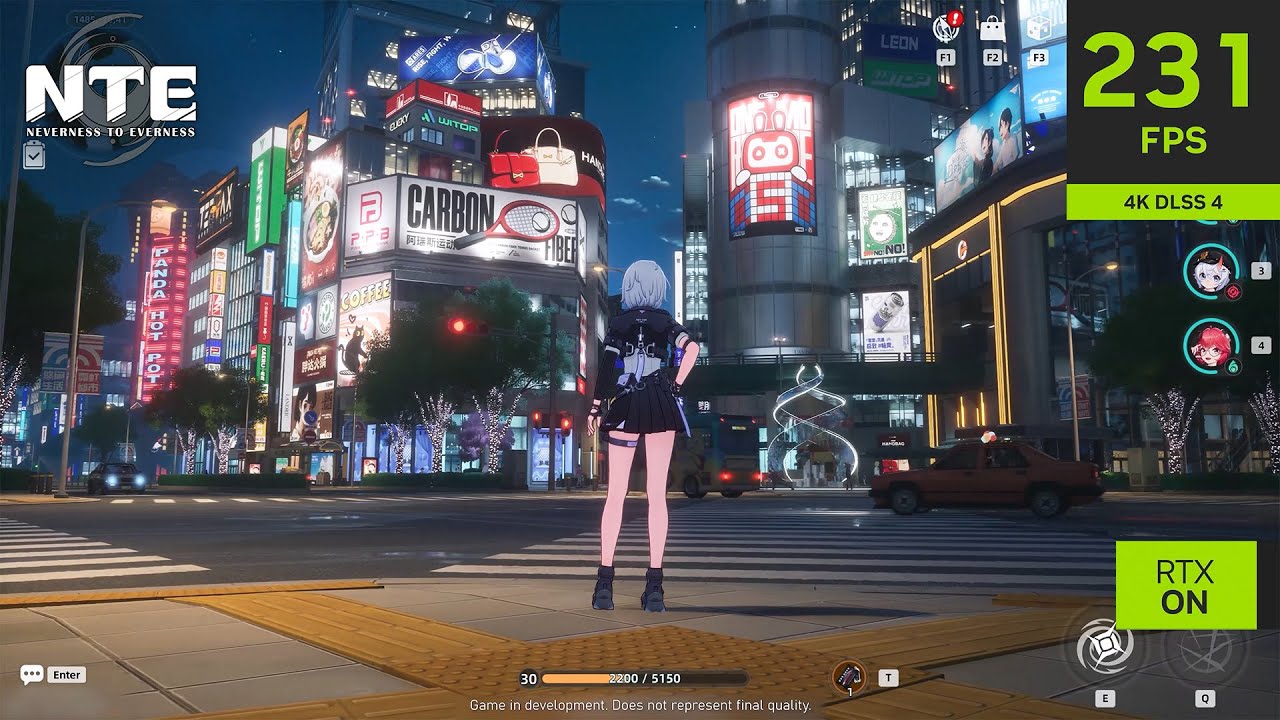Open the menu icon with red alert badge
The height and width of the screenshot is (720, 1280).
point(946,28)
